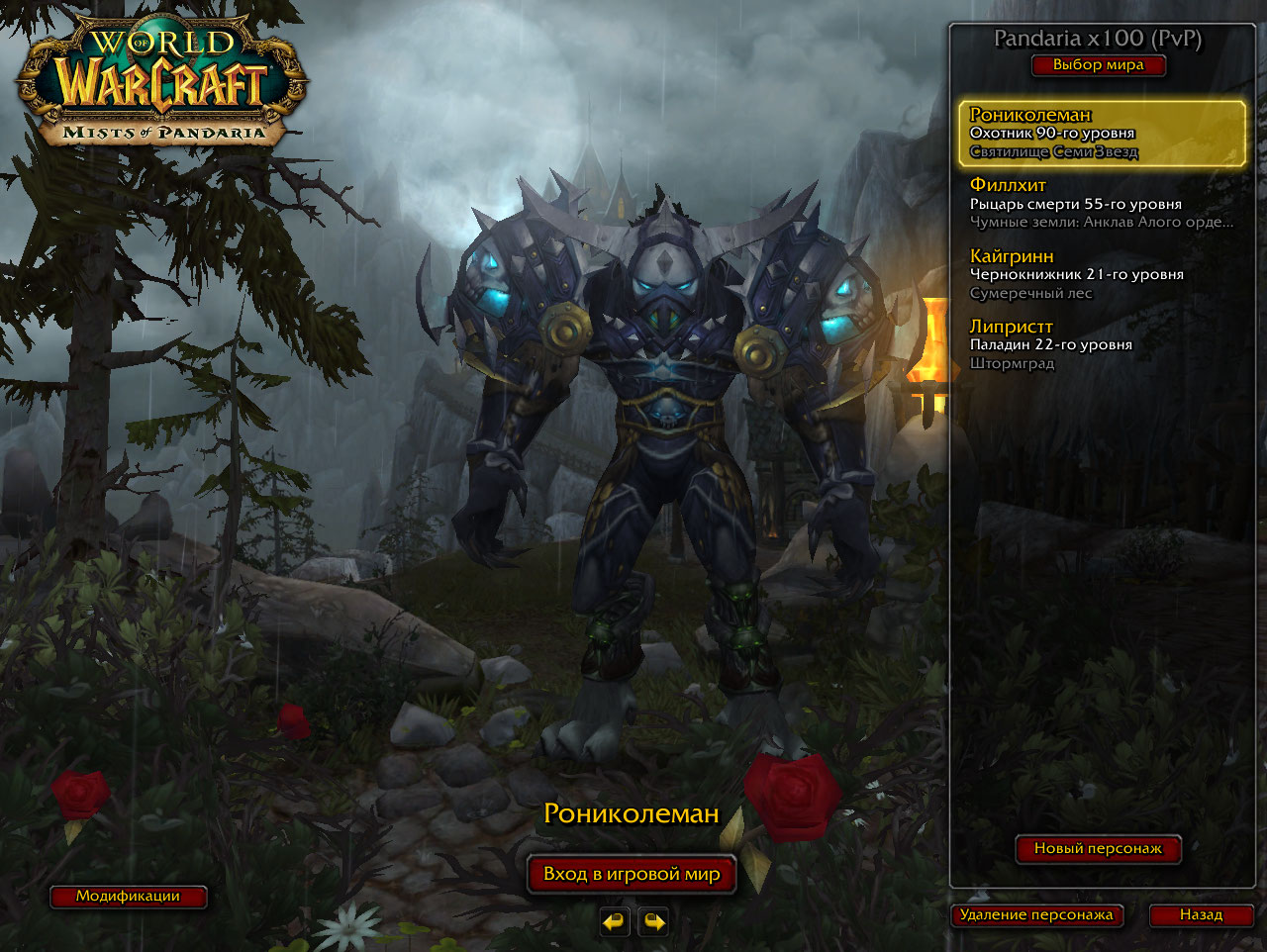Pick the paladin Липристт
Screen dimensions: 1267x952
(x=1101, y=344)
